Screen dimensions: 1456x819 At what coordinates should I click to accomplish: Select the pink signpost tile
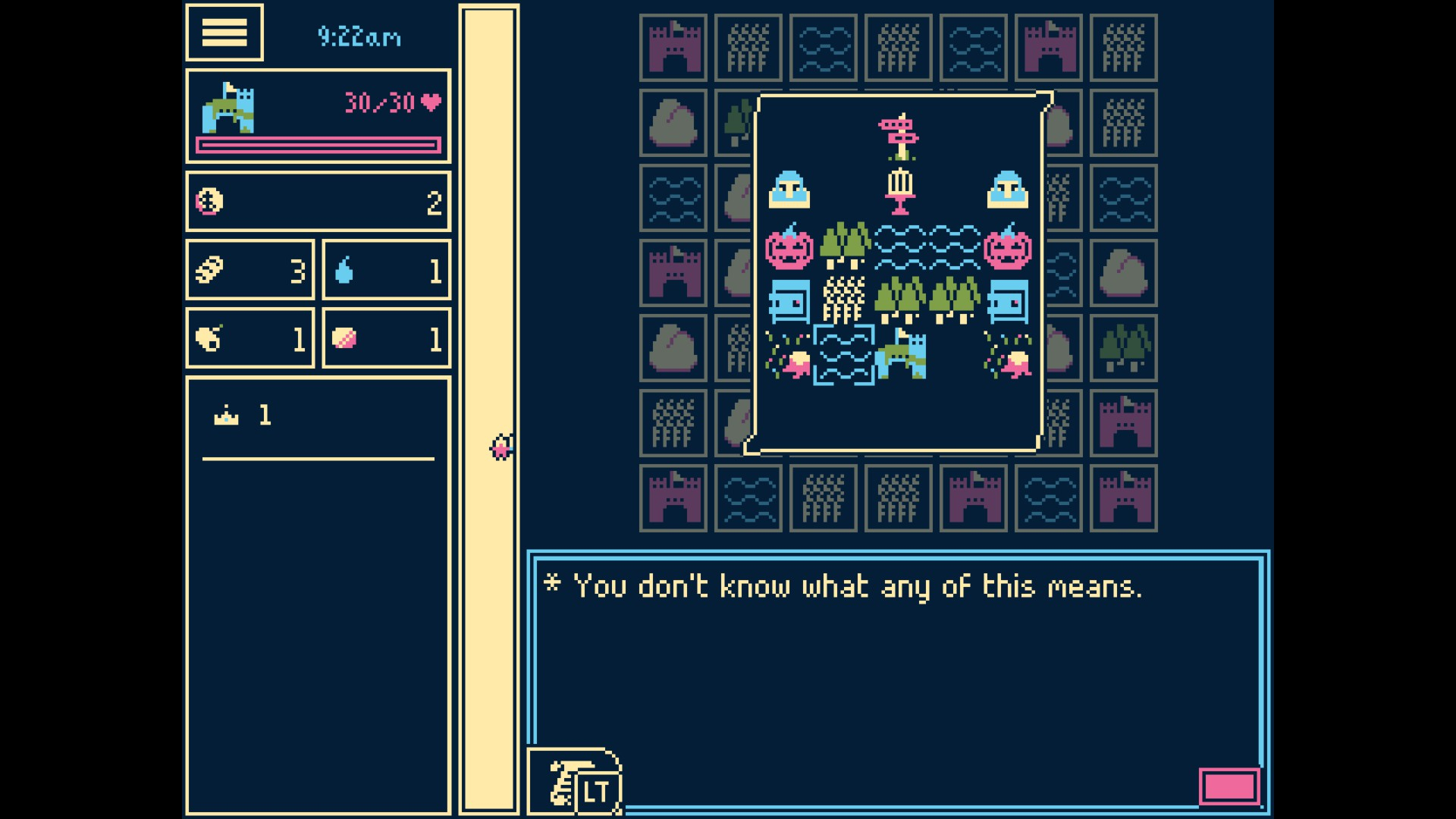[899, 136]
